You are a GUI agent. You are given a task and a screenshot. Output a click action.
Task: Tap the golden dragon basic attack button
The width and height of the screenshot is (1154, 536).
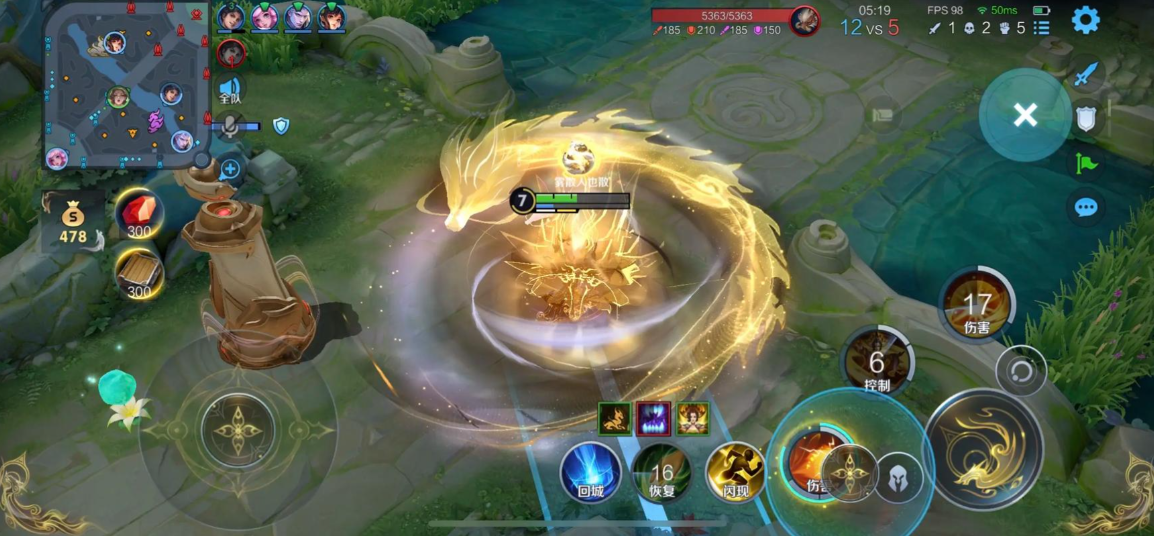point(982,450)
